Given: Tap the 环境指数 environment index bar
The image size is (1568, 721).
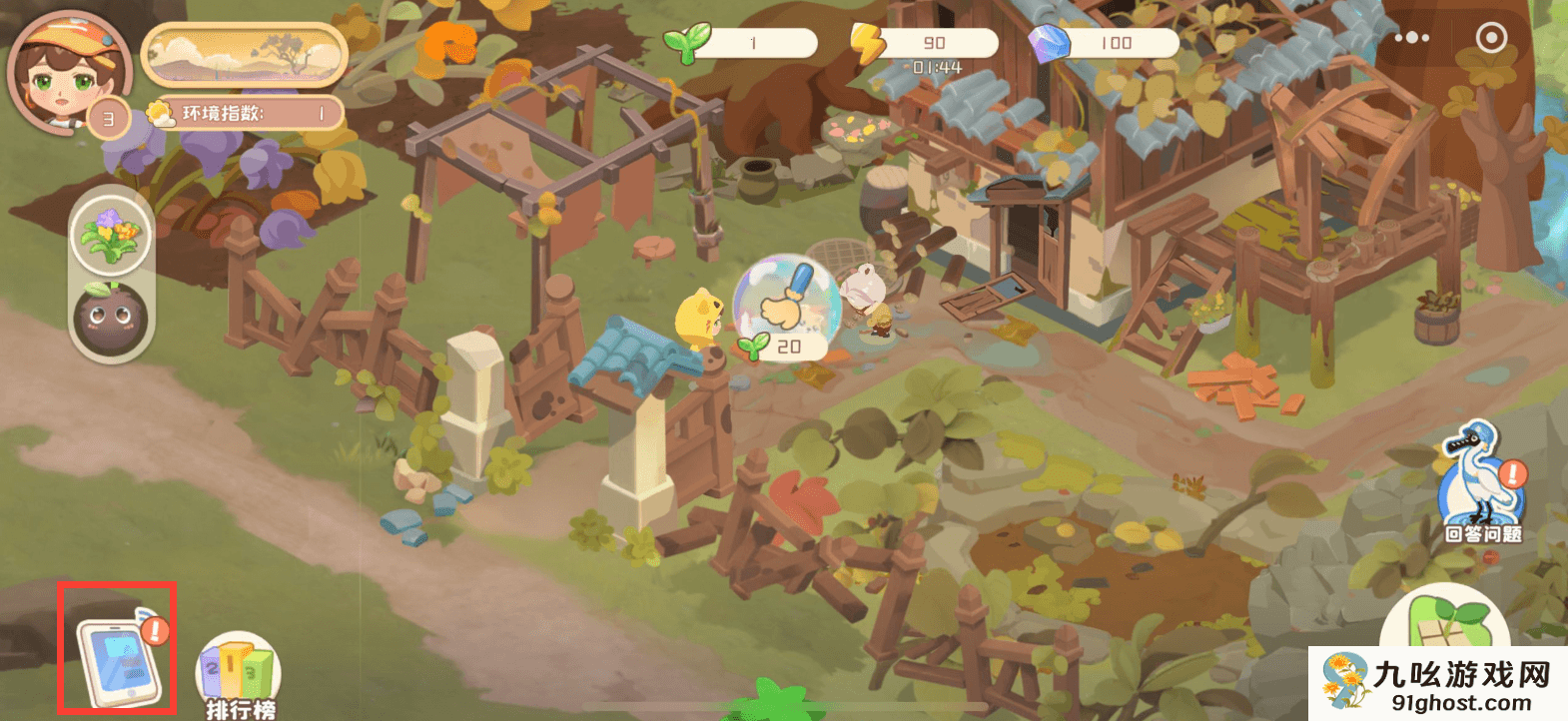Looking at the screenshot, I should 246,114.
